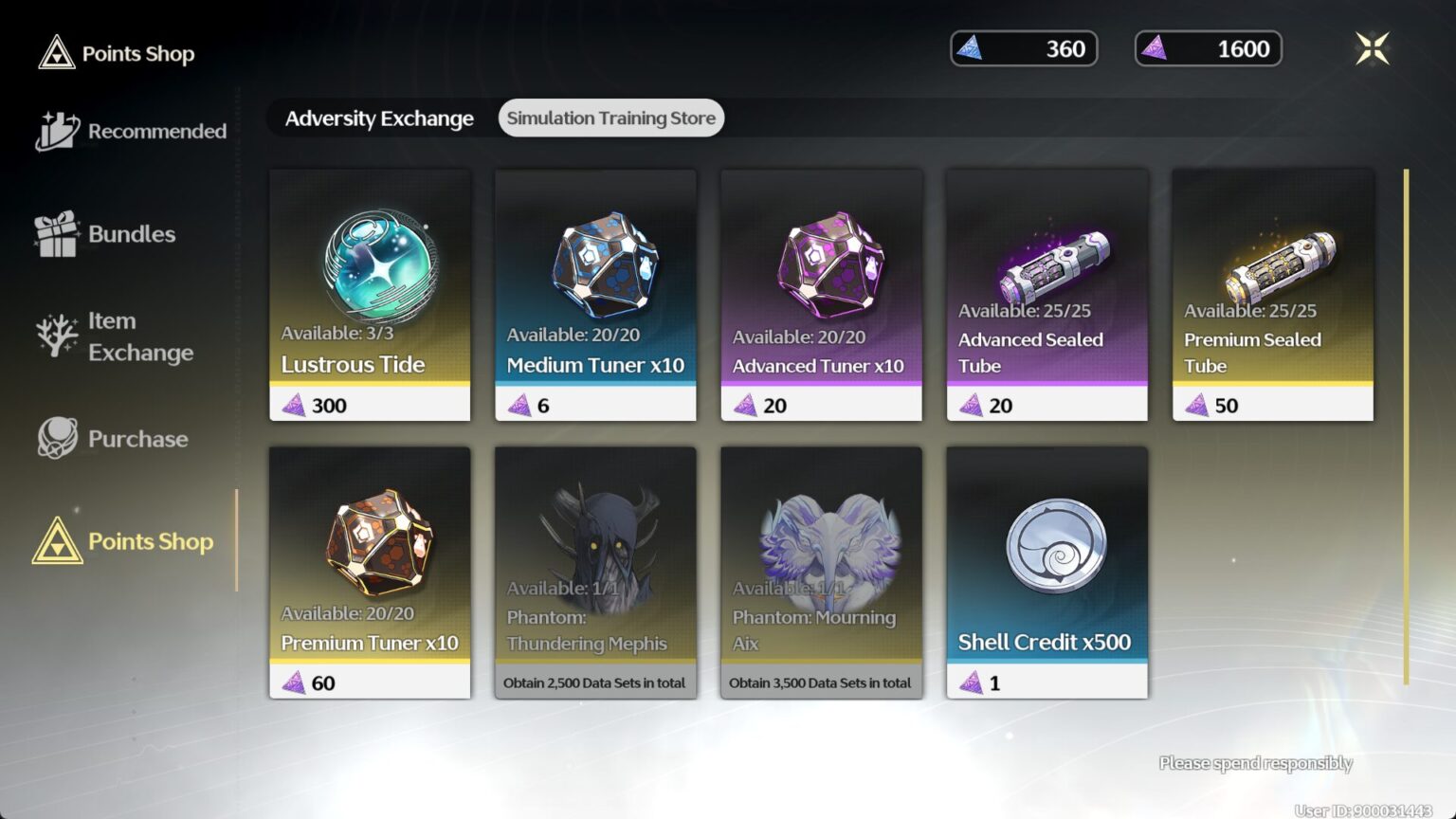The width and height of the screenshot is (1456, 819).
Task: Click the Premium Tuner x10 card
Action: (370, 569)
